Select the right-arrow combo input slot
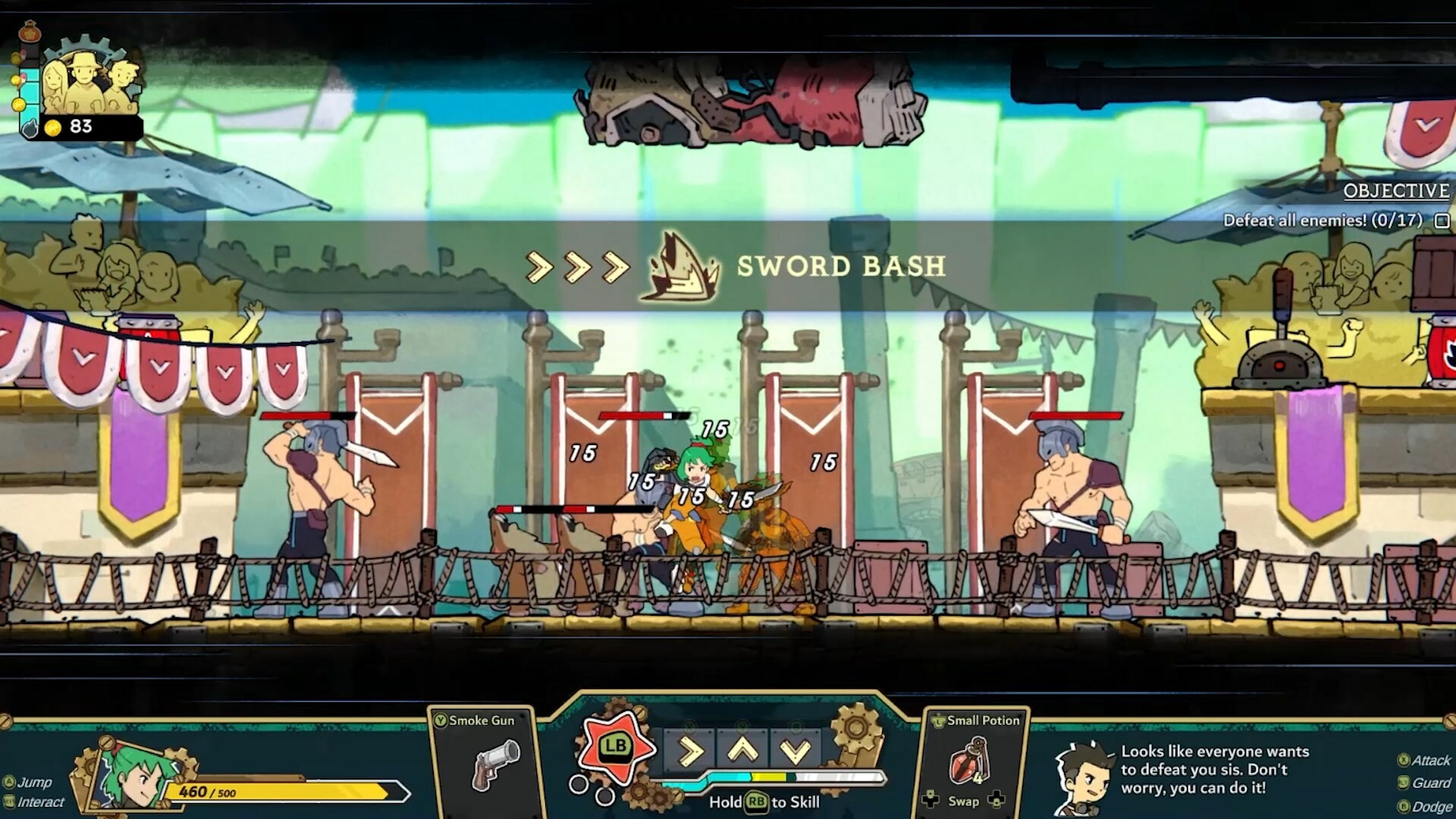The width and height of the screenshot is (1456, 819). tap(690, 752)
